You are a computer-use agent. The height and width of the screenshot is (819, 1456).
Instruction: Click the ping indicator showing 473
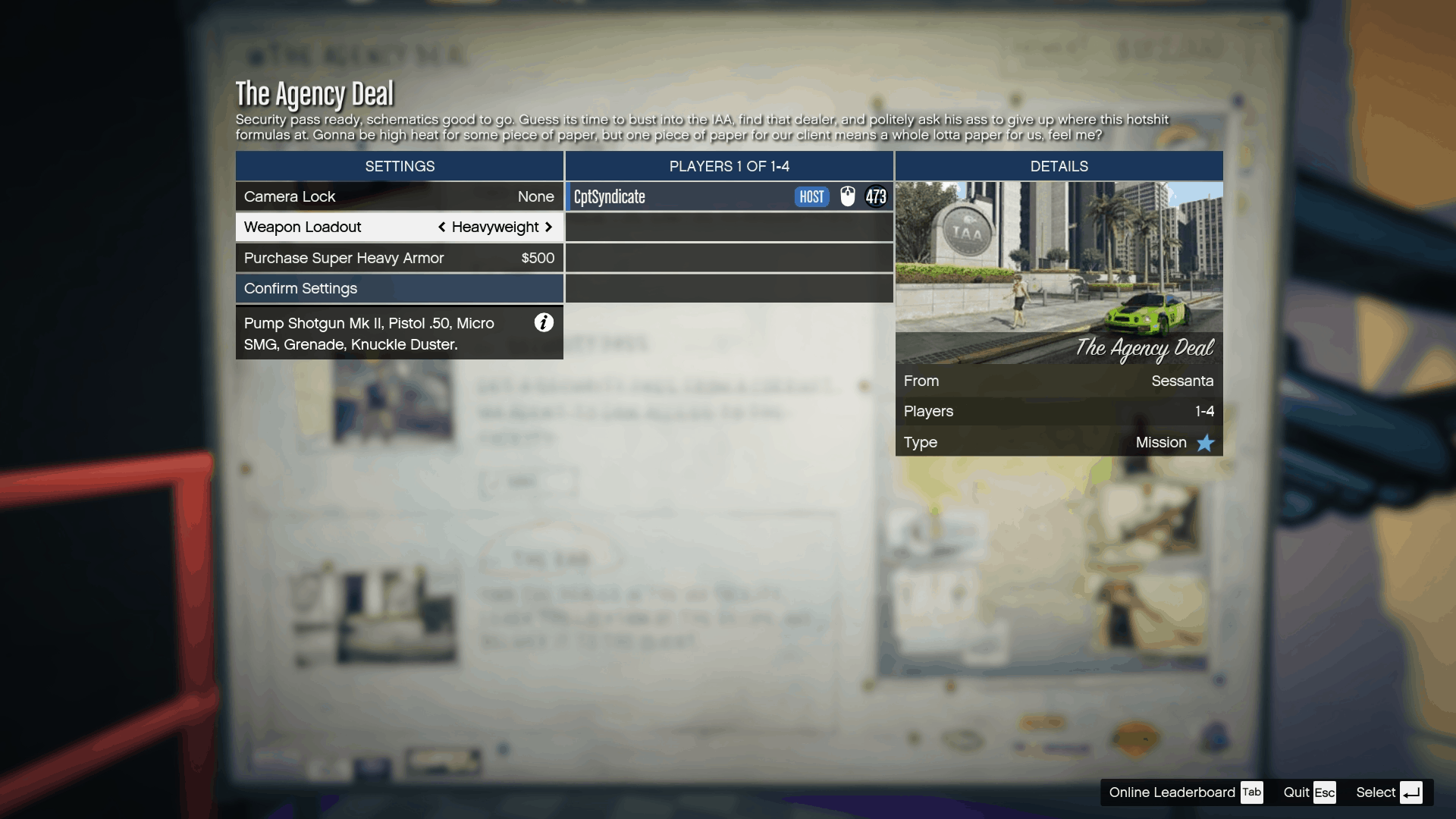tap(877, 196)
